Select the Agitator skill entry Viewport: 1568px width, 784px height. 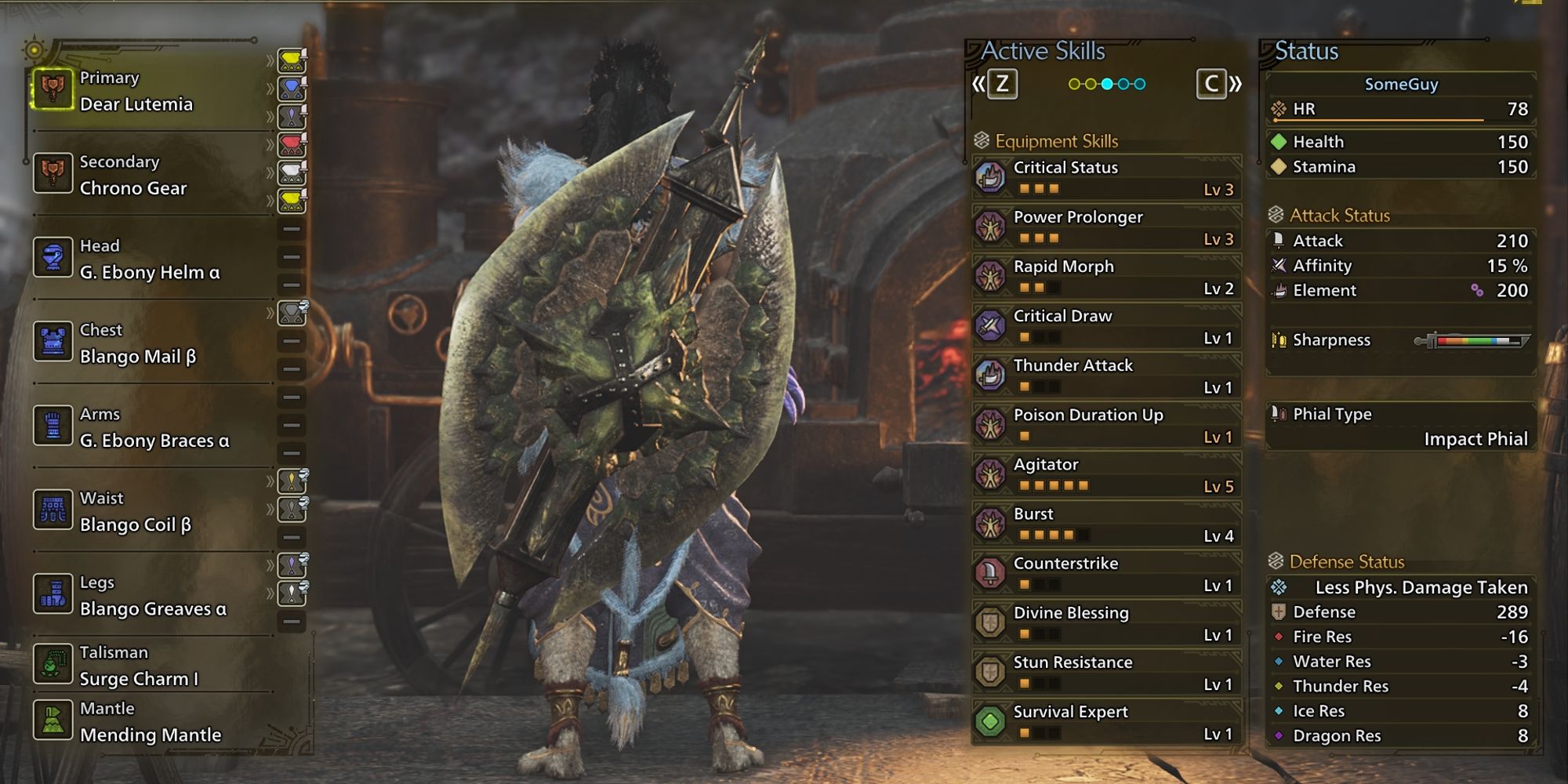pos(1106,474)
